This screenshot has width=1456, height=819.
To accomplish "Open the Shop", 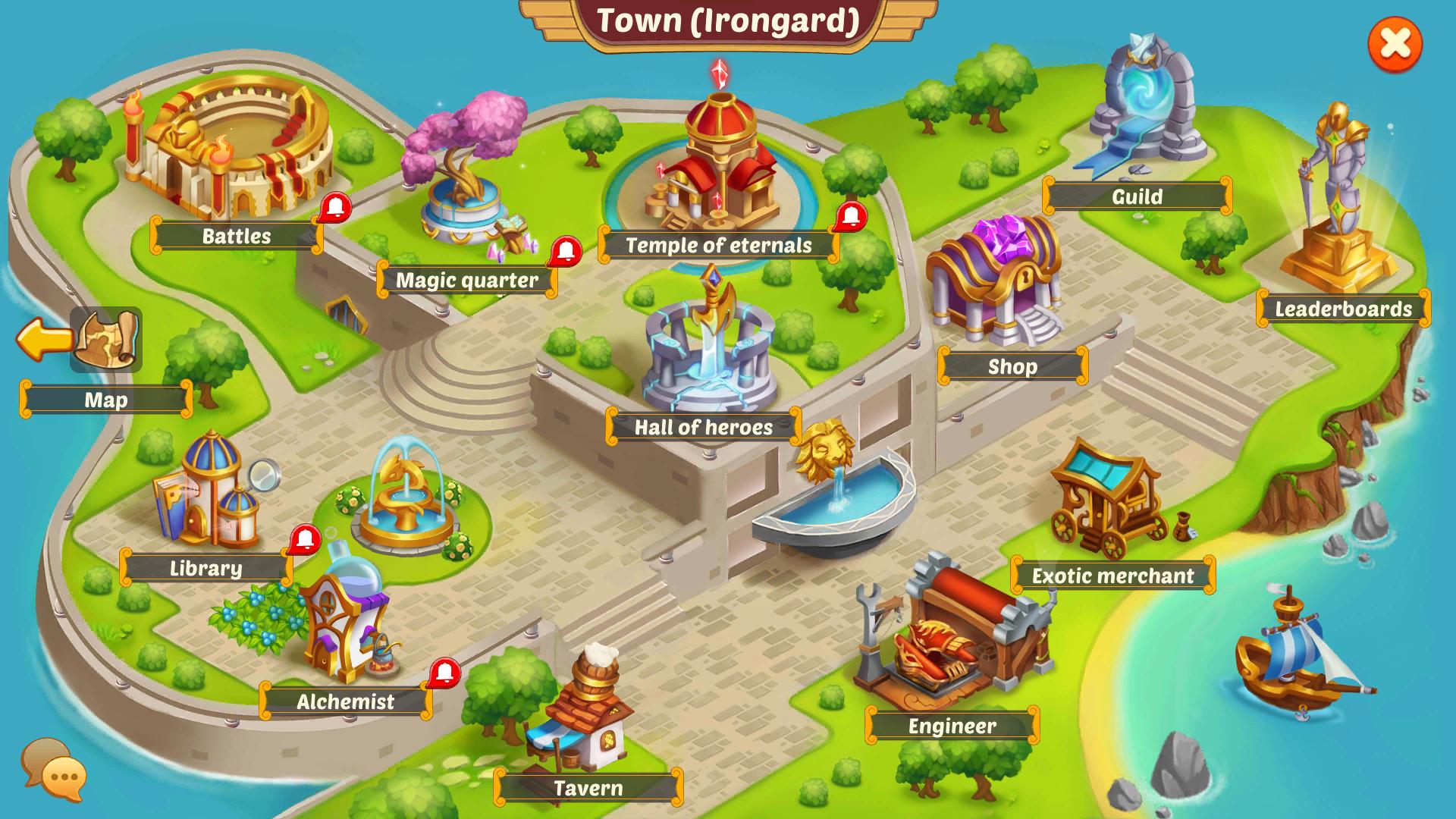I will pyautogui.click(x=1012, y=366).
